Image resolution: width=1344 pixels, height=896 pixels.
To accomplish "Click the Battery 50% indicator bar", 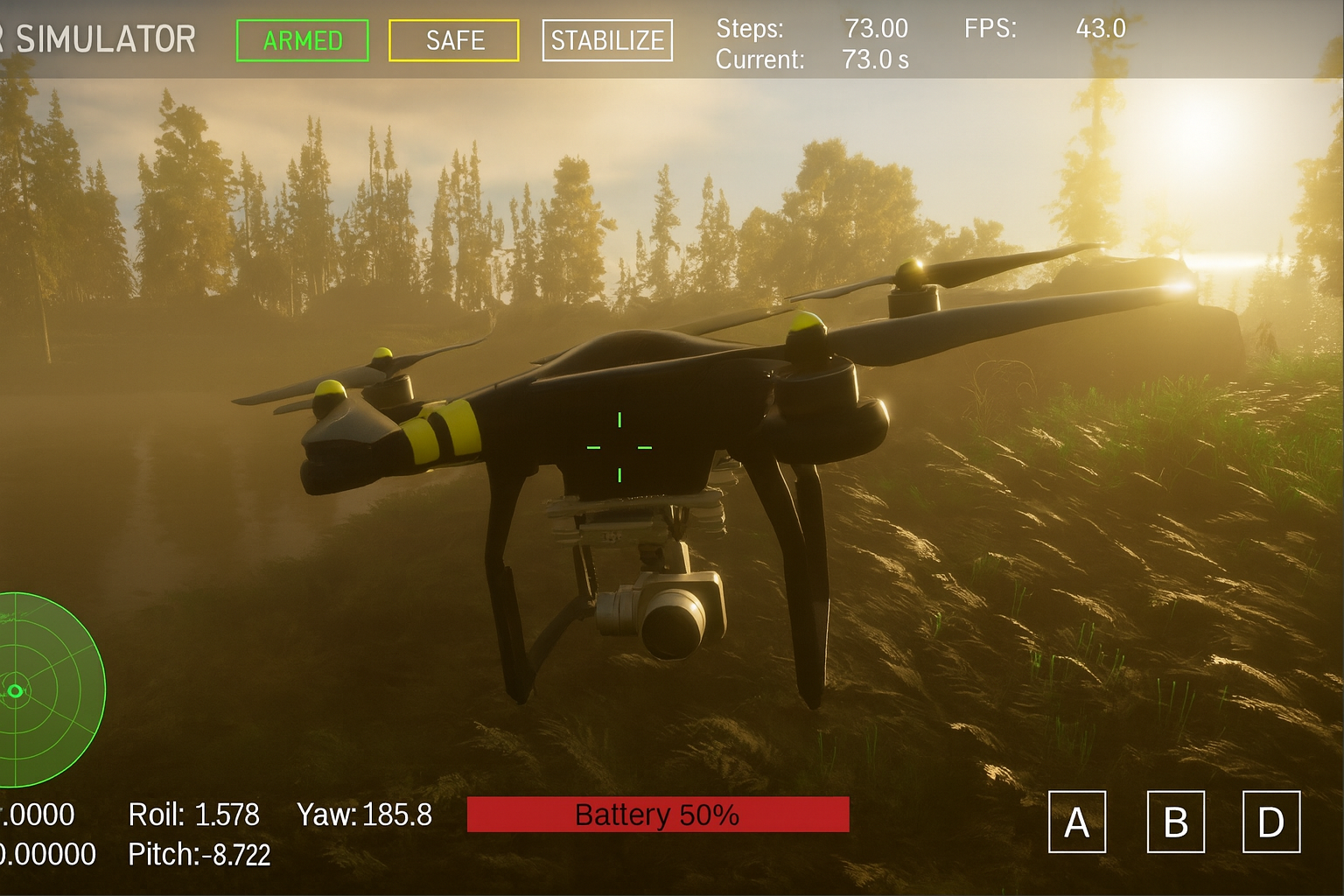I will [657, 815].
